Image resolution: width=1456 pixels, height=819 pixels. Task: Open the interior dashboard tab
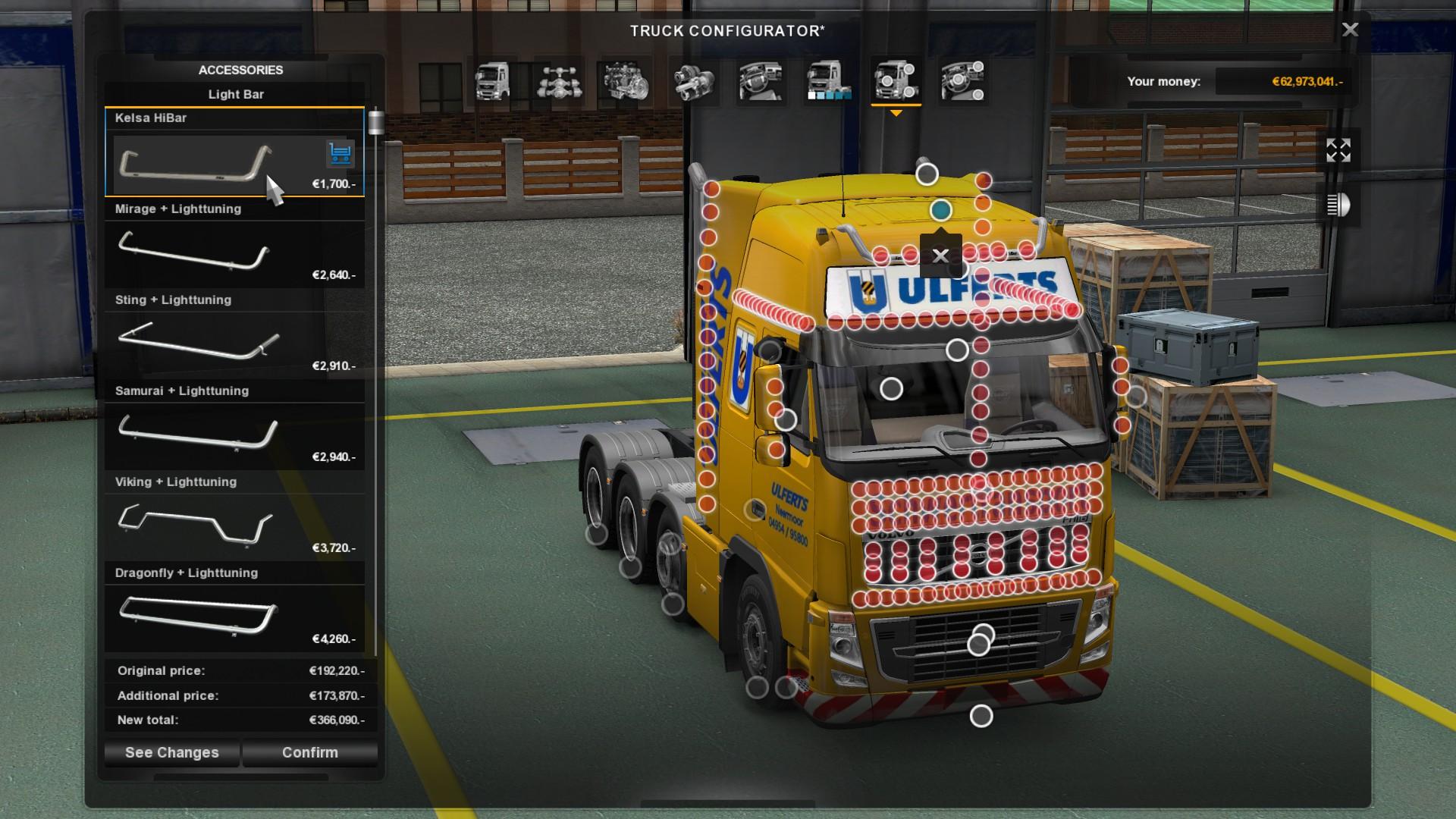[761, 81]
